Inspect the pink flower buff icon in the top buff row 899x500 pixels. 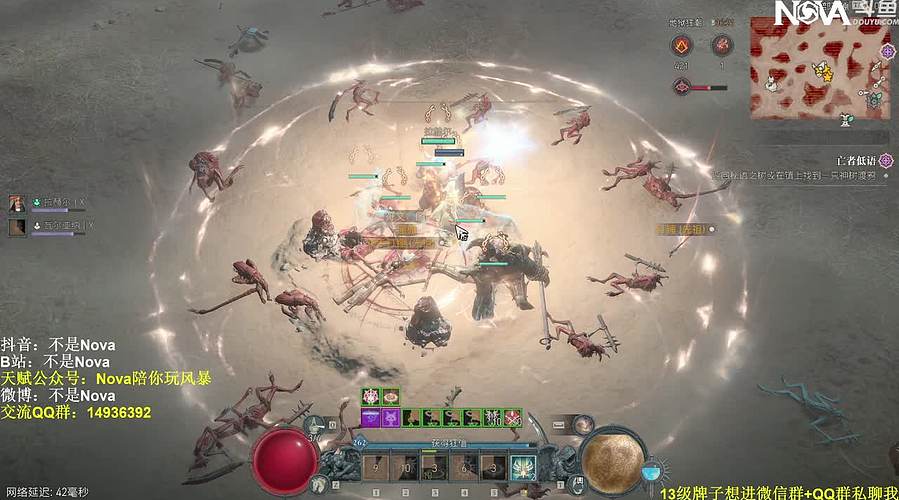click(x=370, y=397)
